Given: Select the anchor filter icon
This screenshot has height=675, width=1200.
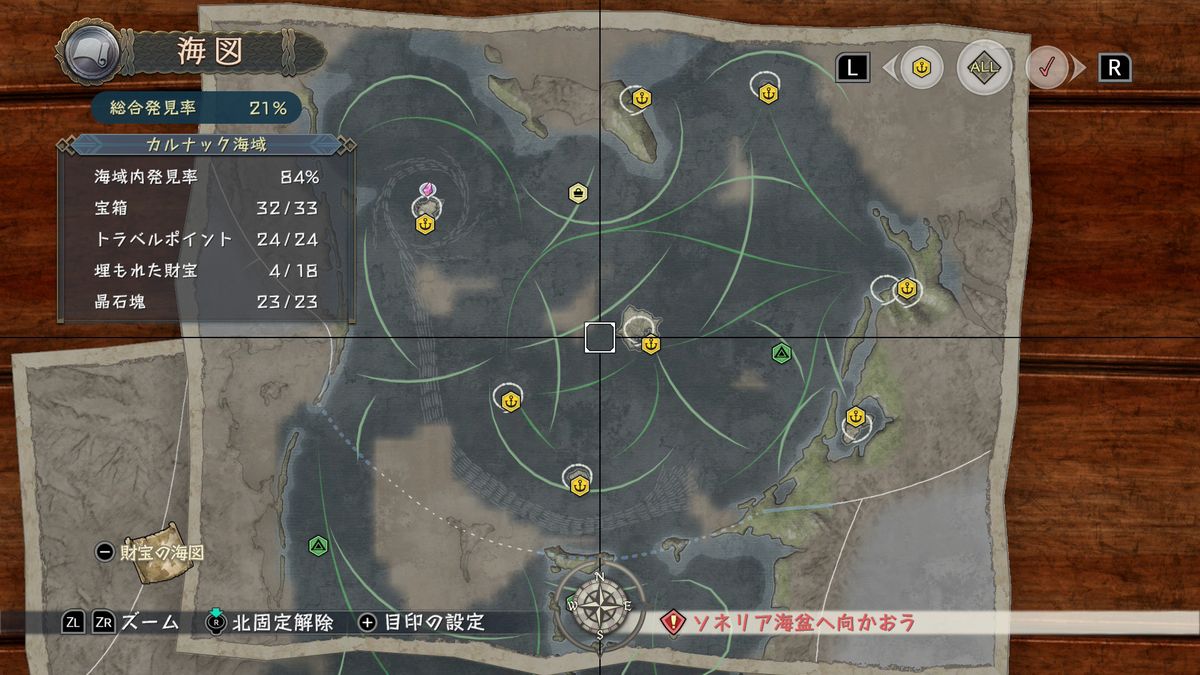Looking at the screenshot, I should 922,67.
